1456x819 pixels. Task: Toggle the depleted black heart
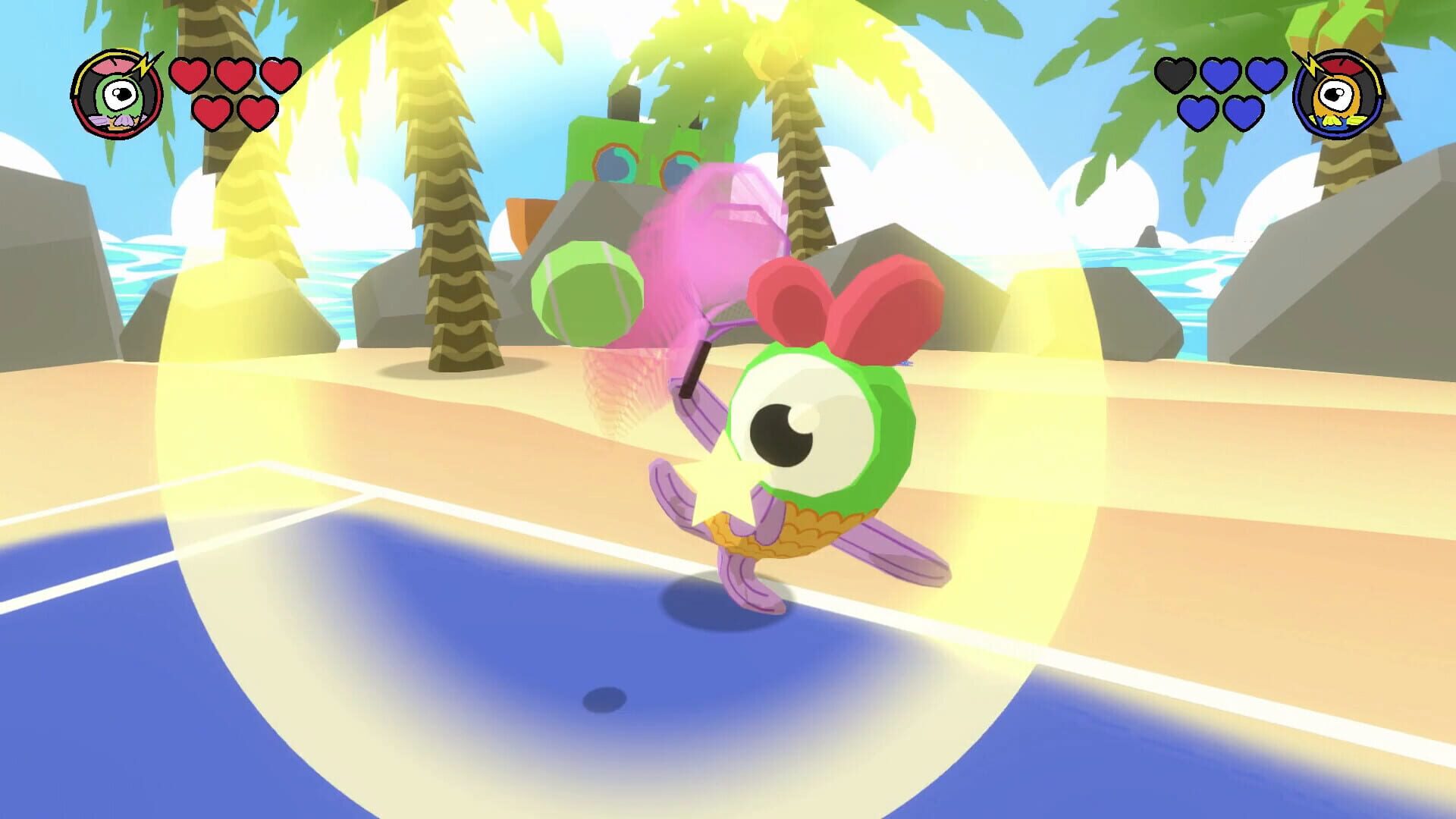pyautogui.click(x=1174, y=76)
